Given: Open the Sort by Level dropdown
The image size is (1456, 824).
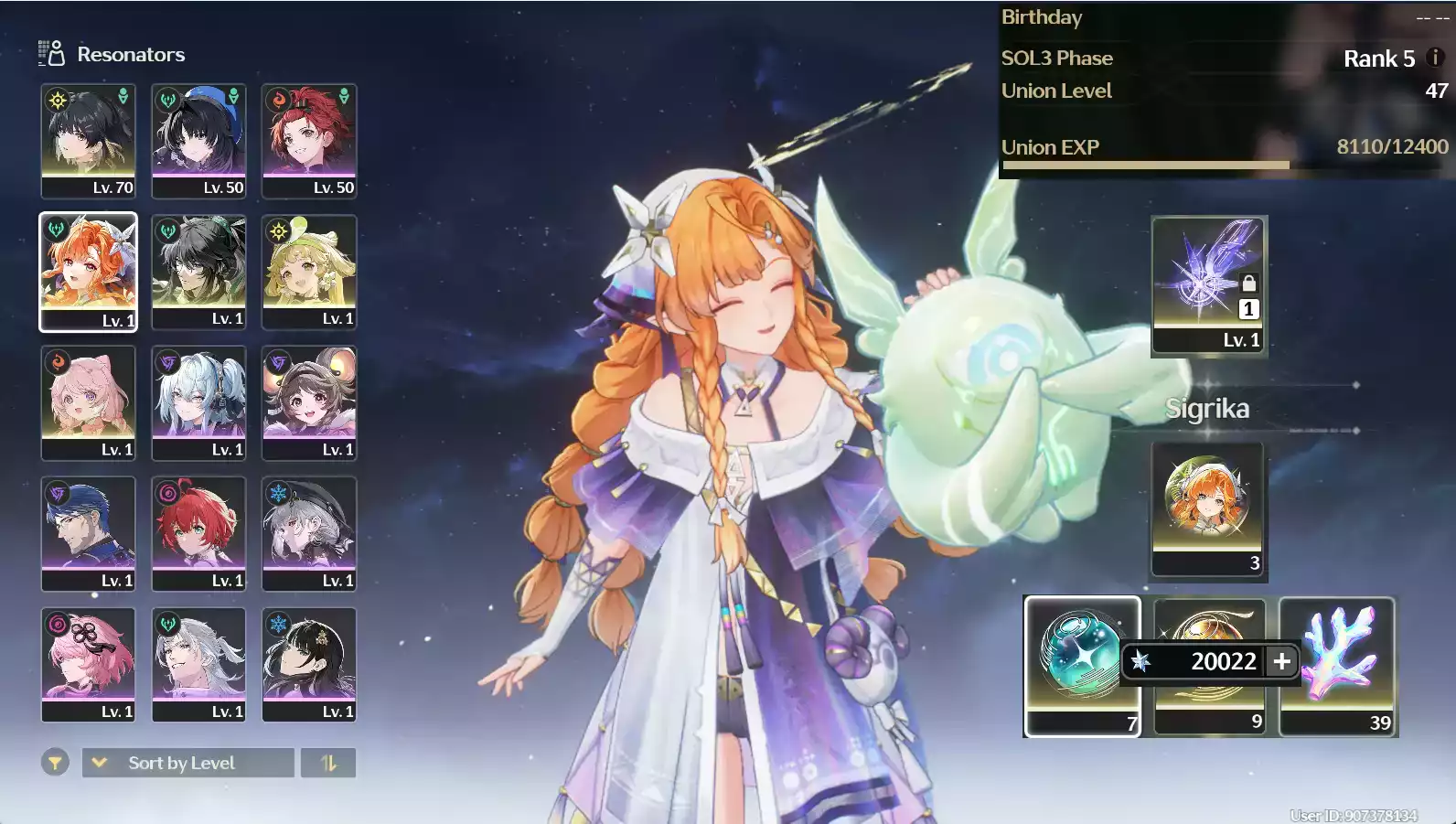Looking at the screenshot, I should [x=187, y=762].
